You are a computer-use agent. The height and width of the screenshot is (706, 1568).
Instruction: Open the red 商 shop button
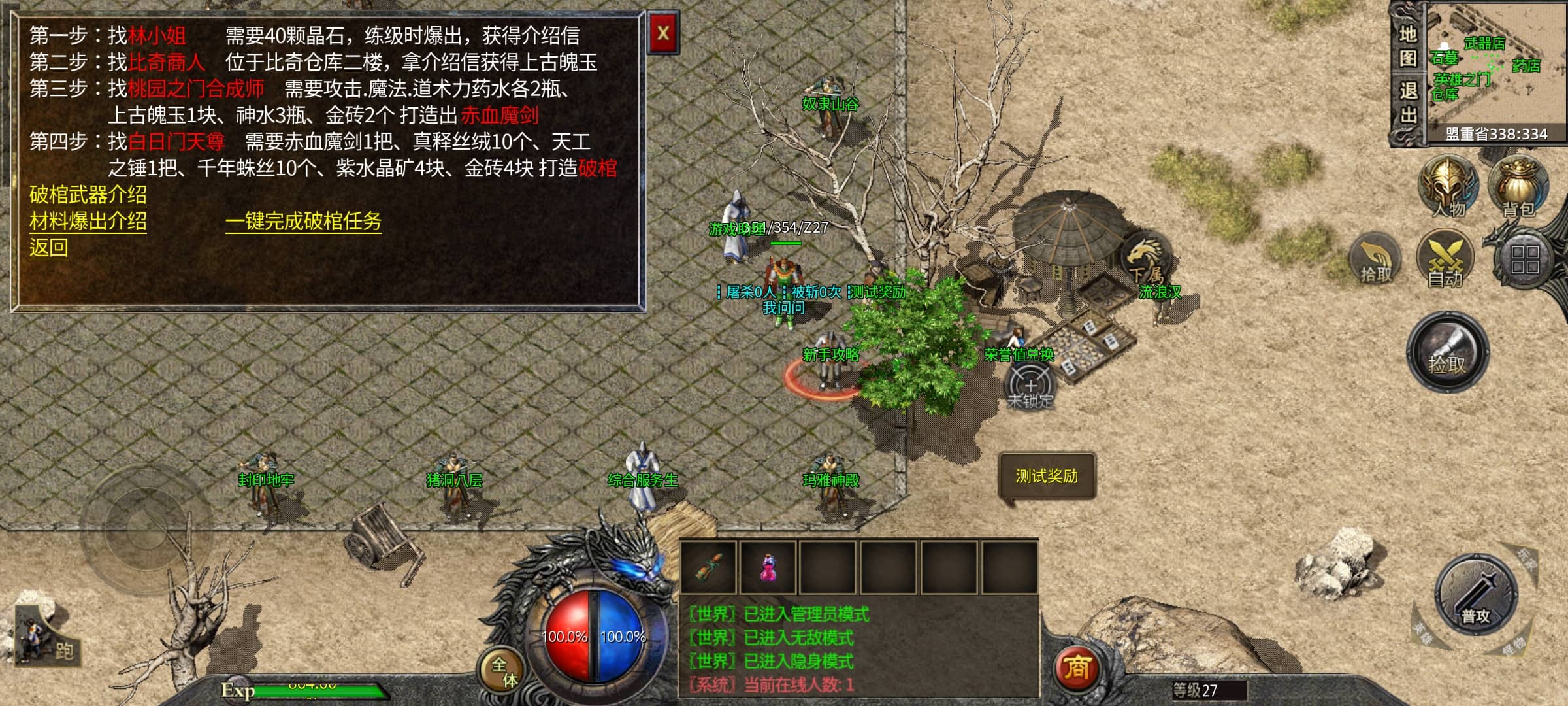[x=1077, y=668]
